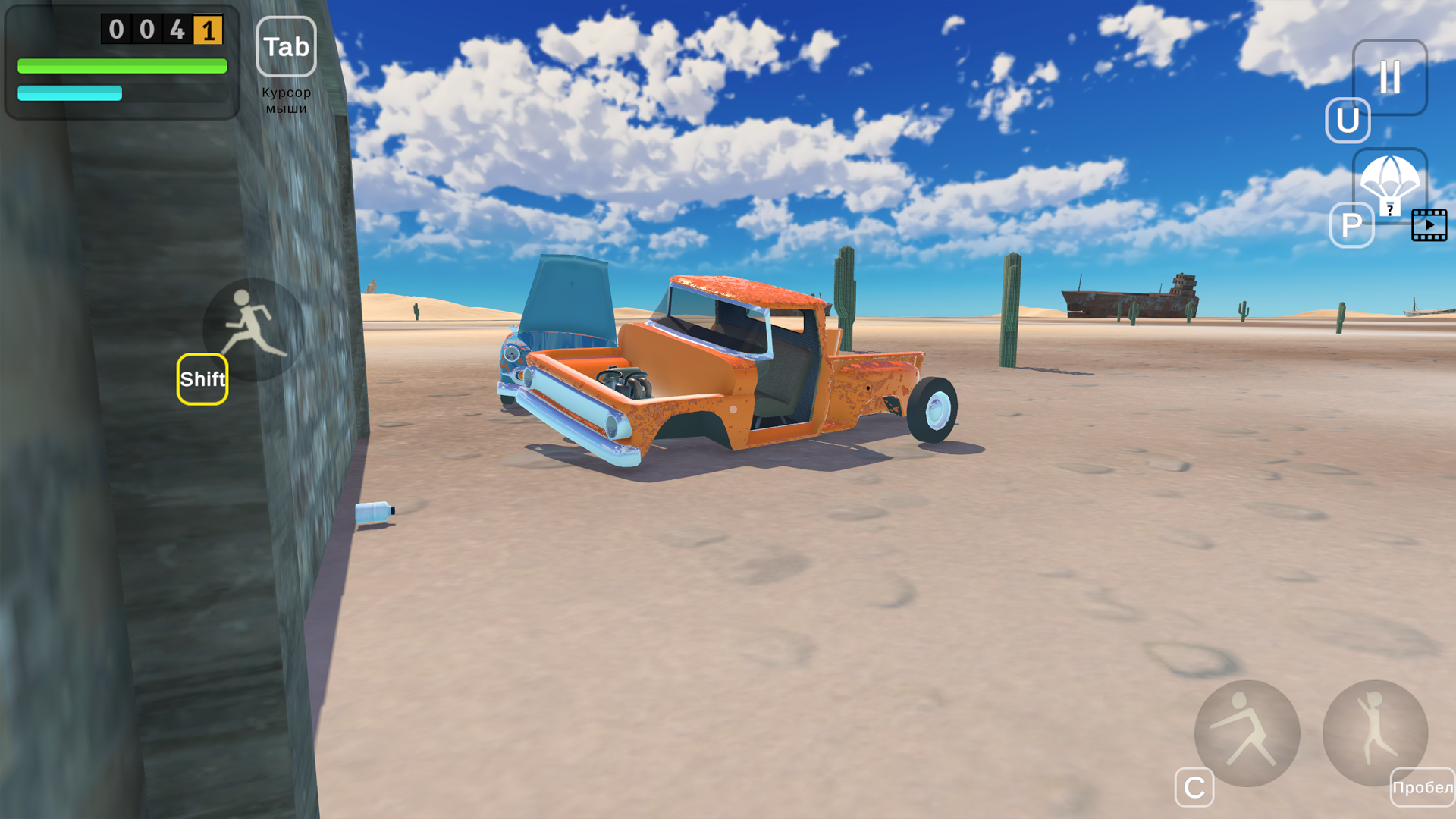Click the Курсор мыши label
The image size is (1456, 819).
tap(287, 99)
